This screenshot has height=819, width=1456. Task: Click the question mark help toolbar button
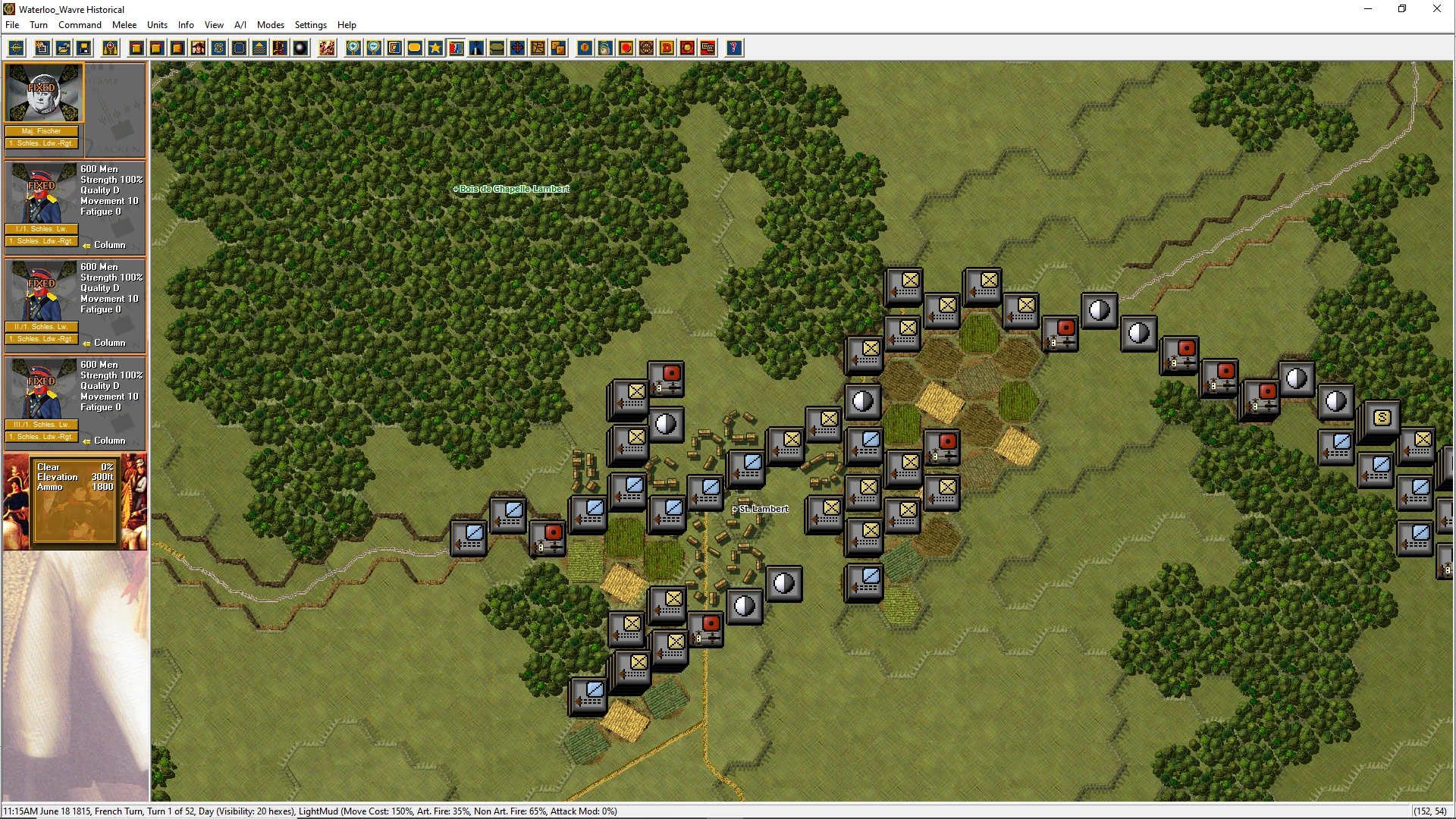733,49
